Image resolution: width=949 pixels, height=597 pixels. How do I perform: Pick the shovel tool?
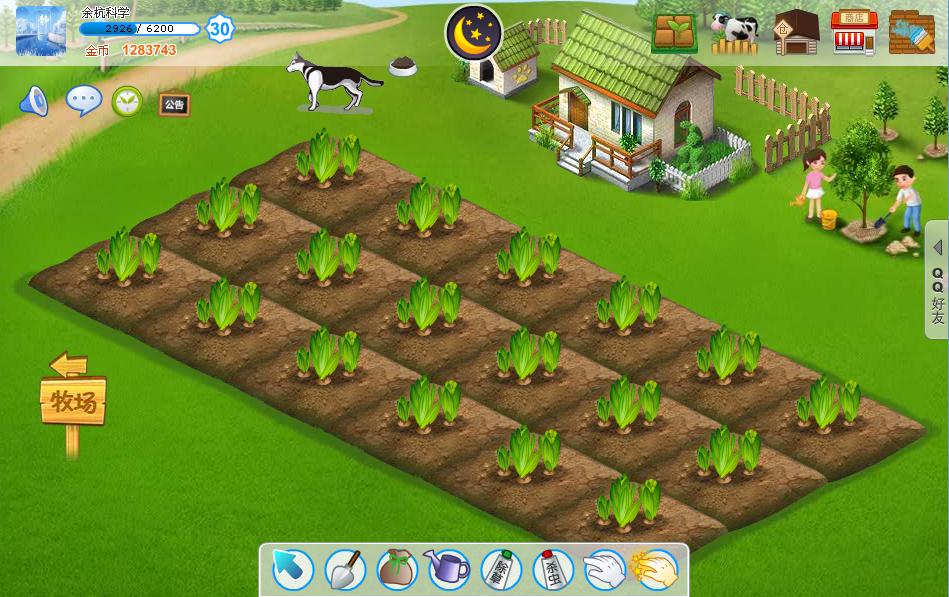coord(345,570)
